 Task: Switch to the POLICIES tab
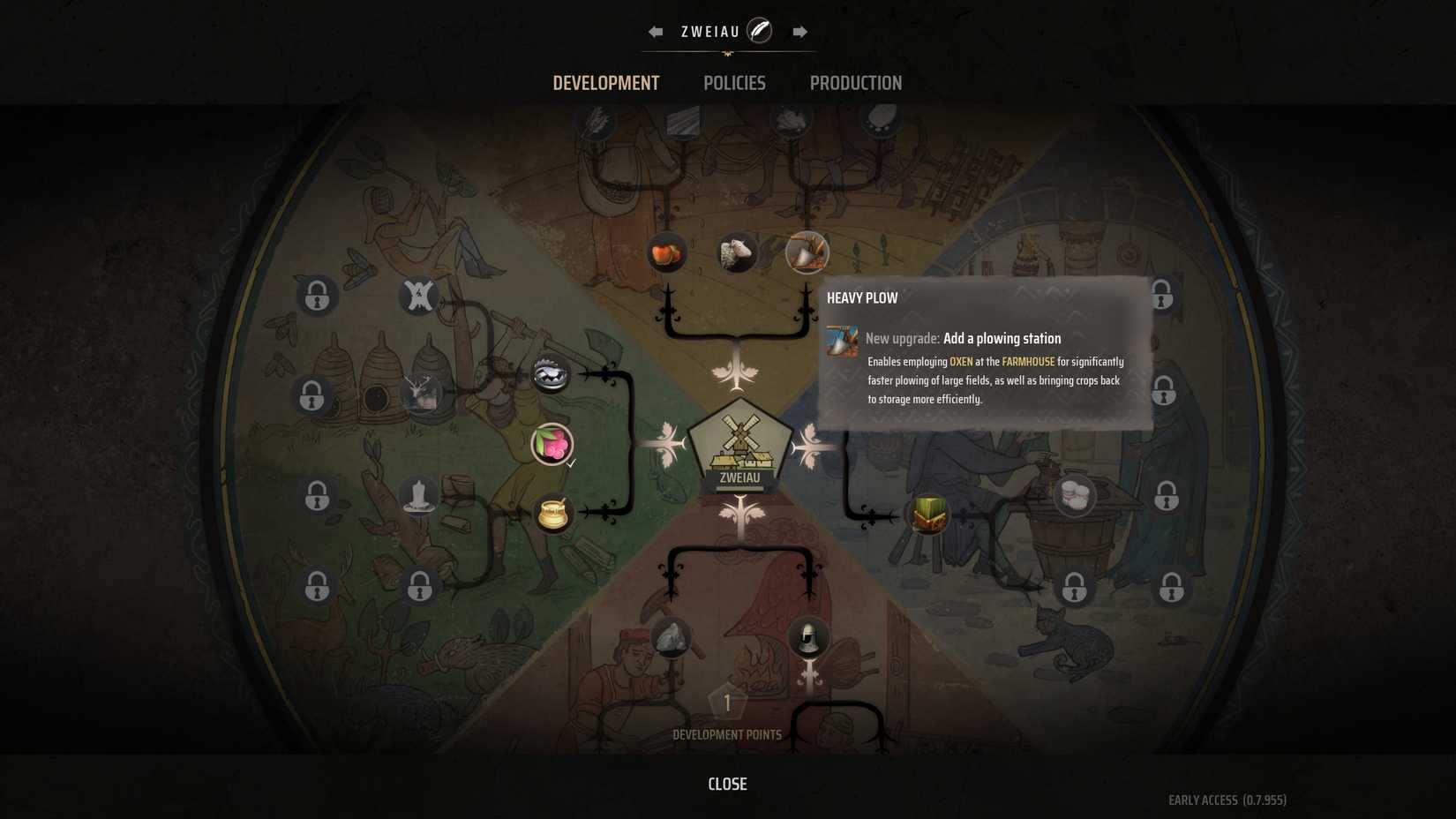tap(734, 83)
